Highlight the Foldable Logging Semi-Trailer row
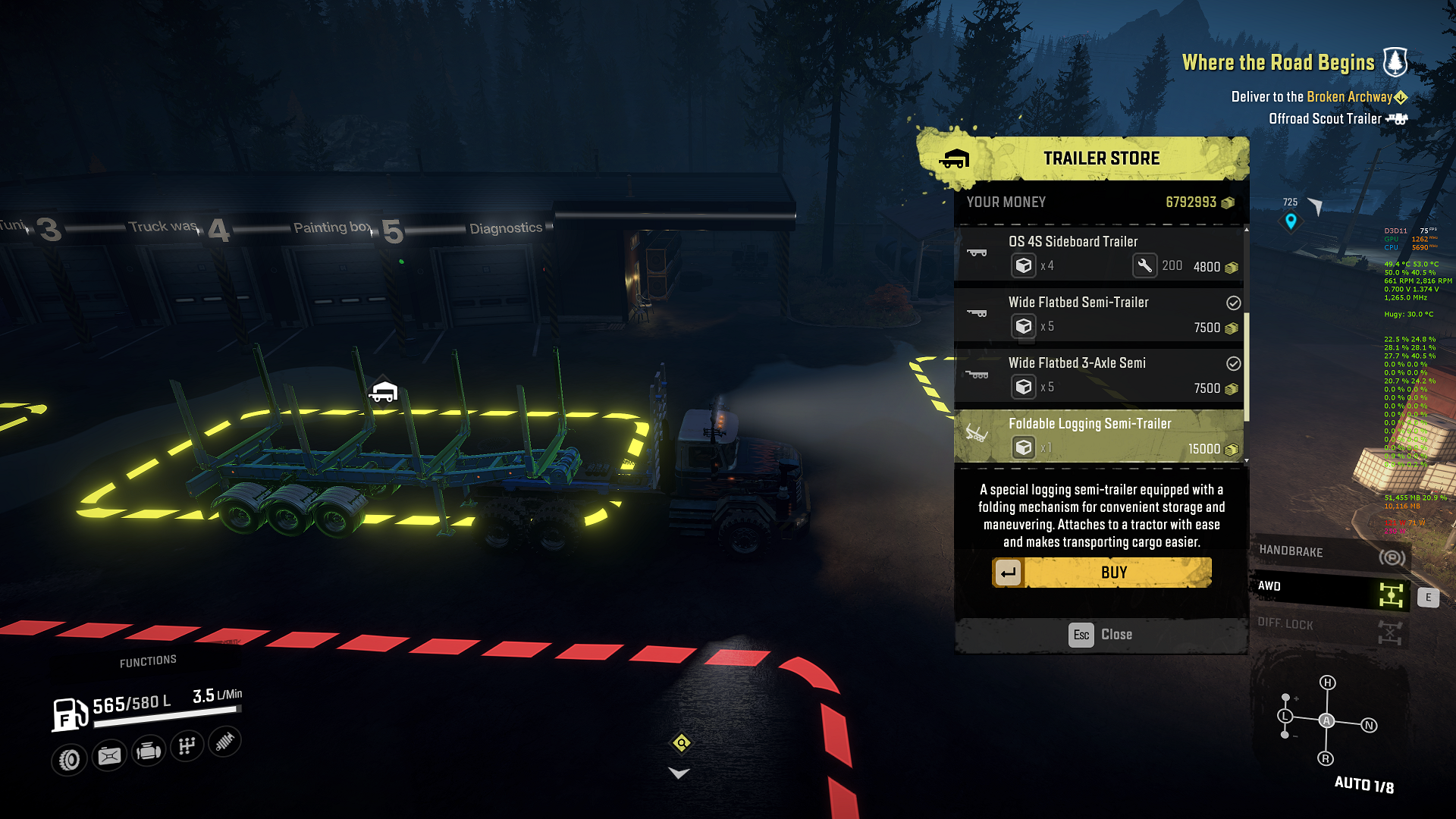 click(x=1100, y=436)
